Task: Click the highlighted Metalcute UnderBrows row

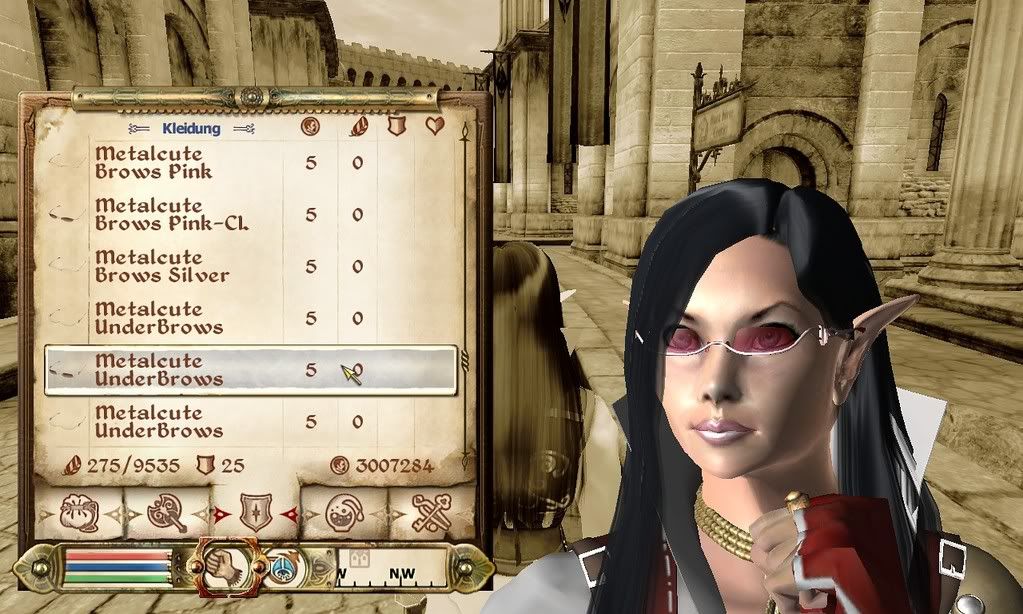Action: (x=250, y=370)
